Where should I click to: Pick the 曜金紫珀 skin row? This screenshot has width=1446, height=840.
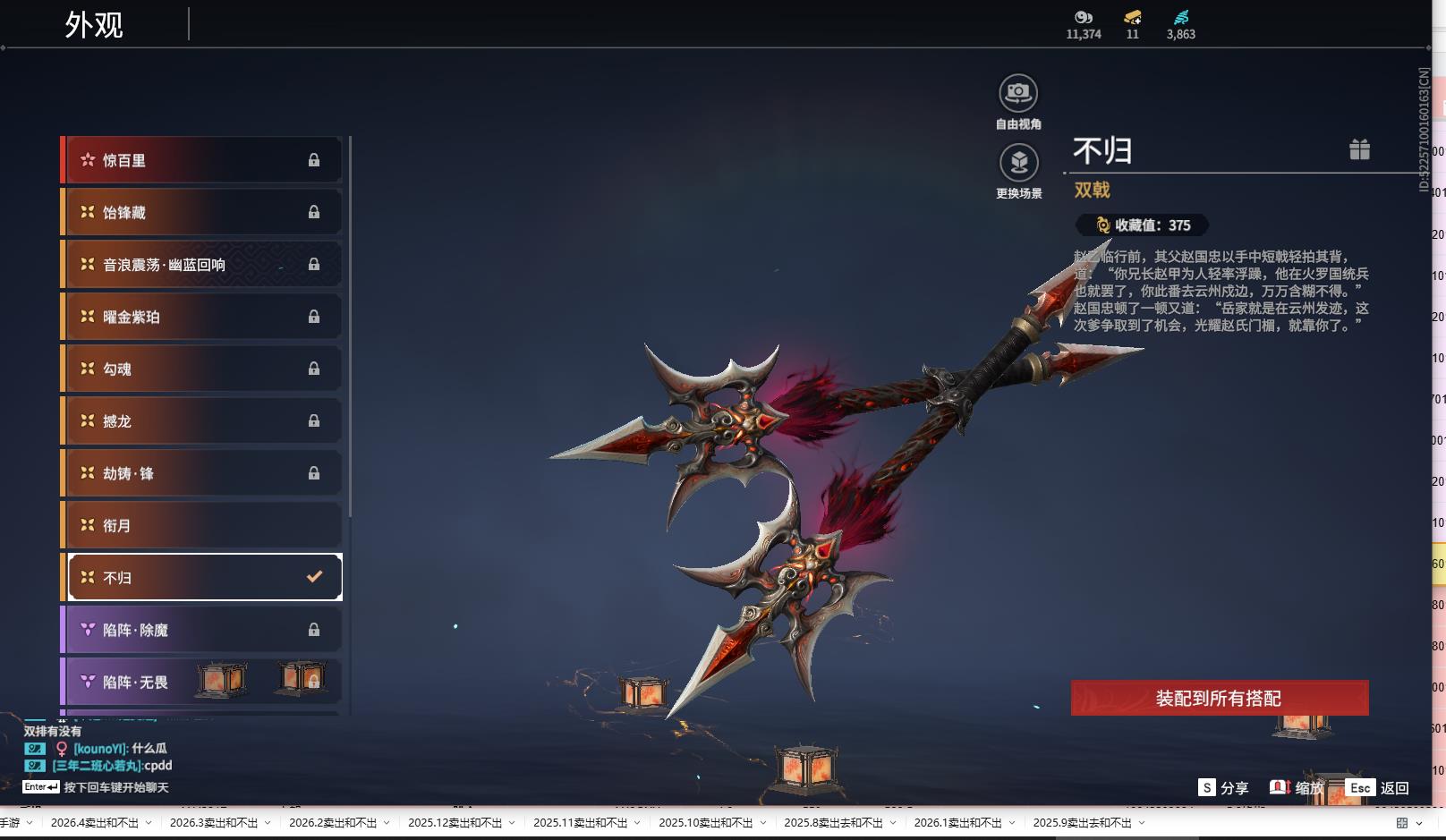(202, 317)
